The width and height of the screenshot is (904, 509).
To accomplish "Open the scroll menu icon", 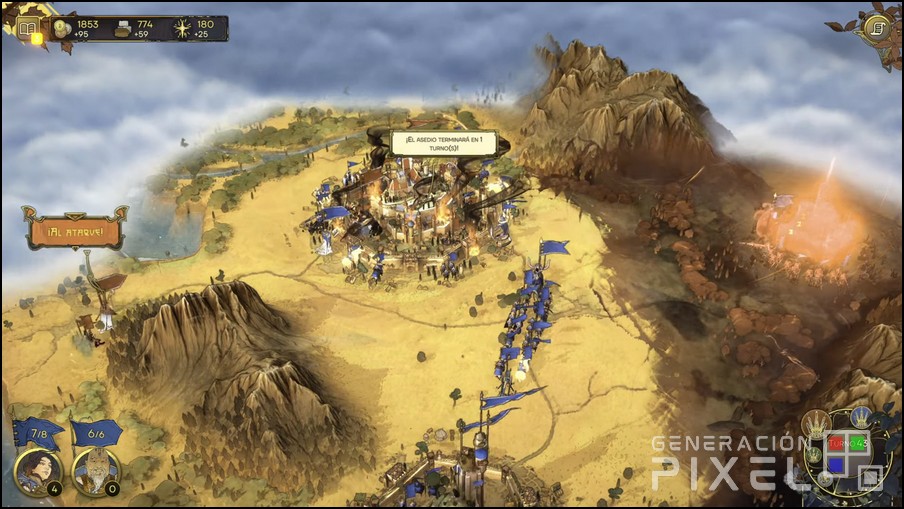I will 877,28.
